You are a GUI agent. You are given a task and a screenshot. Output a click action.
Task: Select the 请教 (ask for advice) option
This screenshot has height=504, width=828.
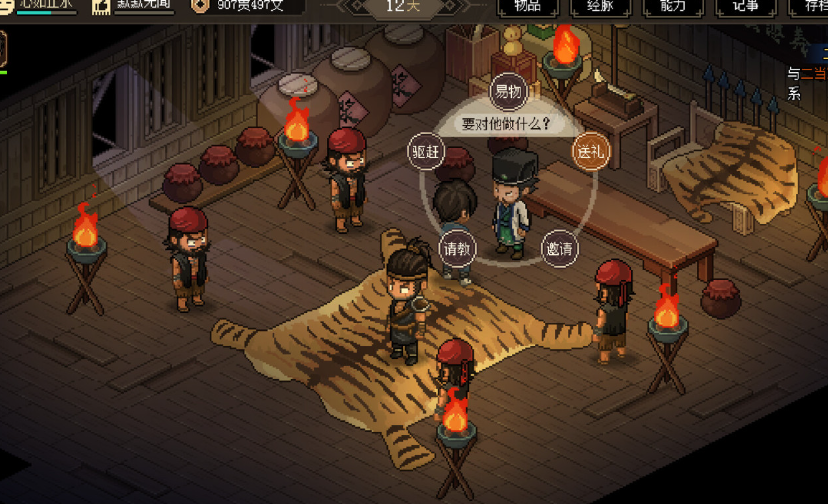click(456, 248)
